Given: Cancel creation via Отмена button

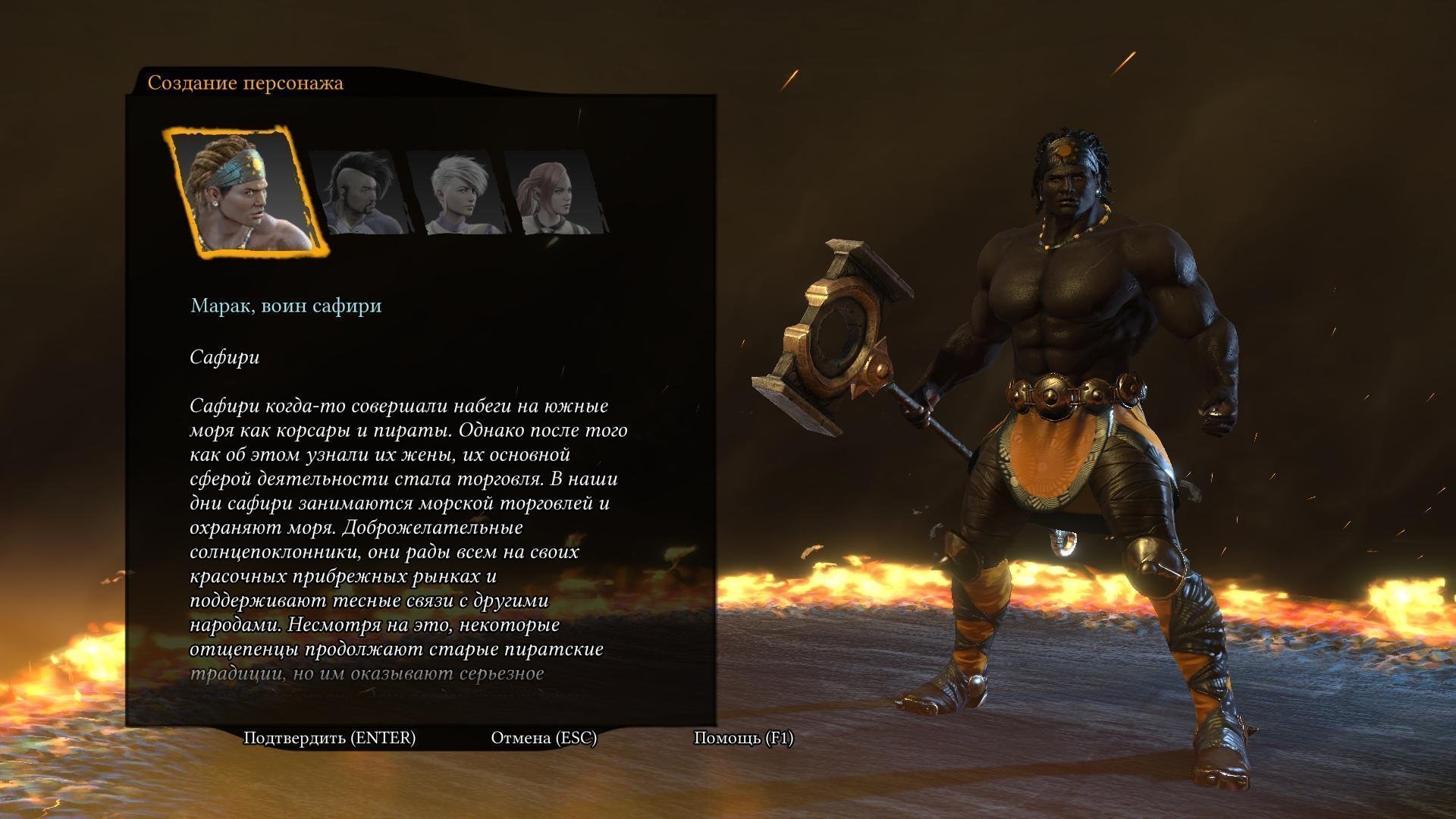Looking at the screenshot, I should point(544,738).
